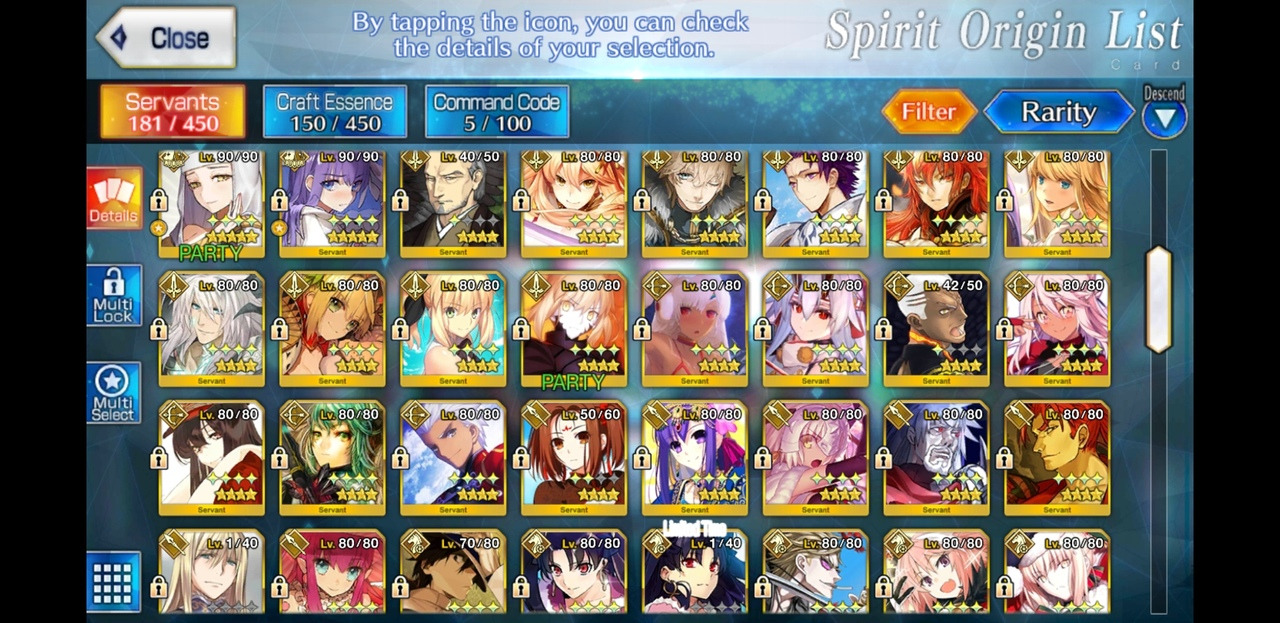Viewport: 1280px width, 623px height.
Task: Pick the green-haired Lv. 80/80 servant
Action: pyautogui.click(x=332, y=458)
